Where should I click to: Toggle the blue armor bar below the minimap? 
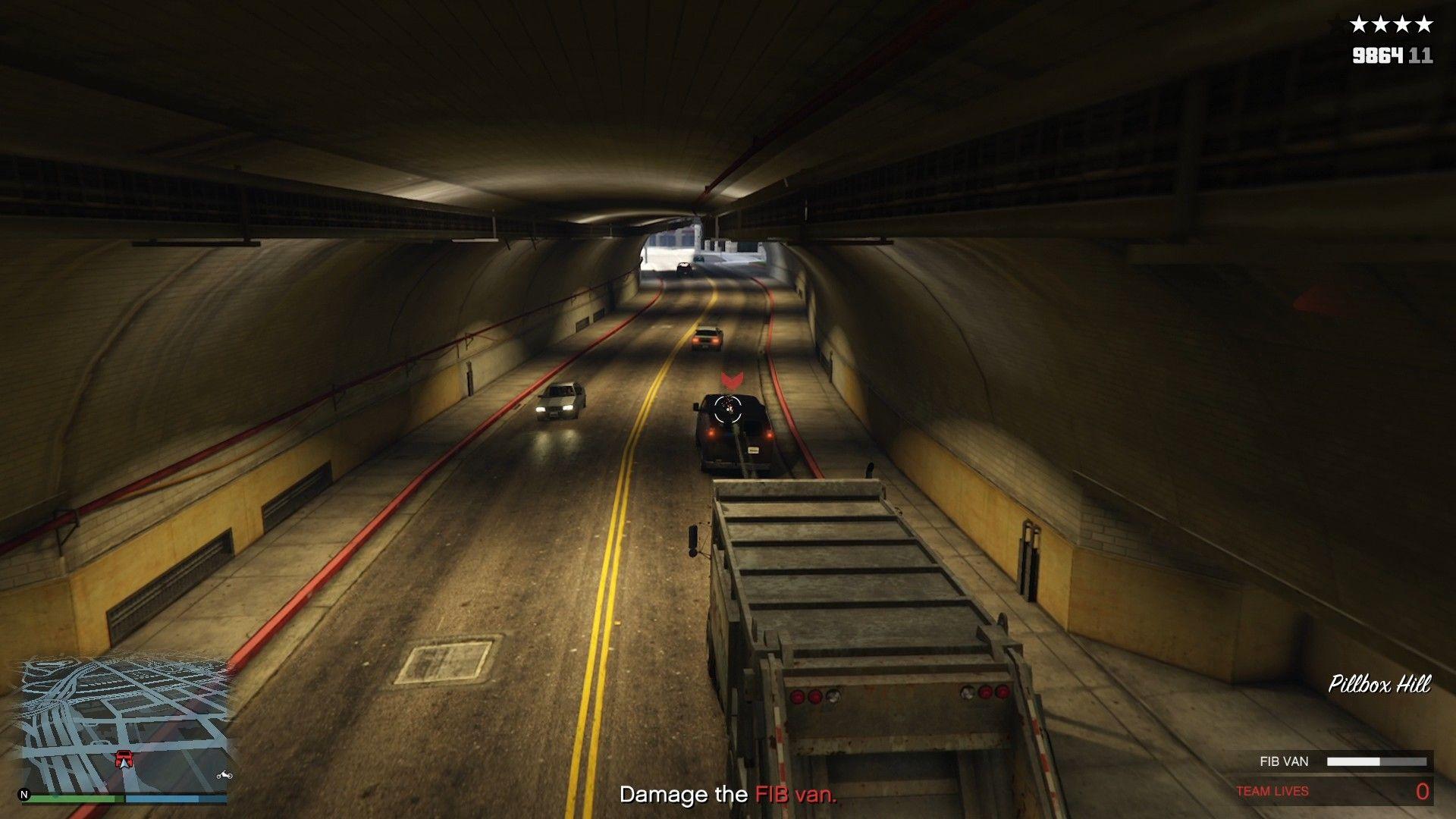tap(177, 798)
